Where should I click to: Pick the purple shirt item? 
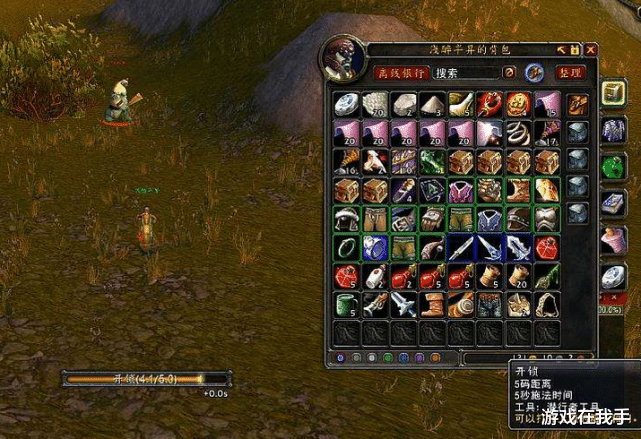point(460,190)
